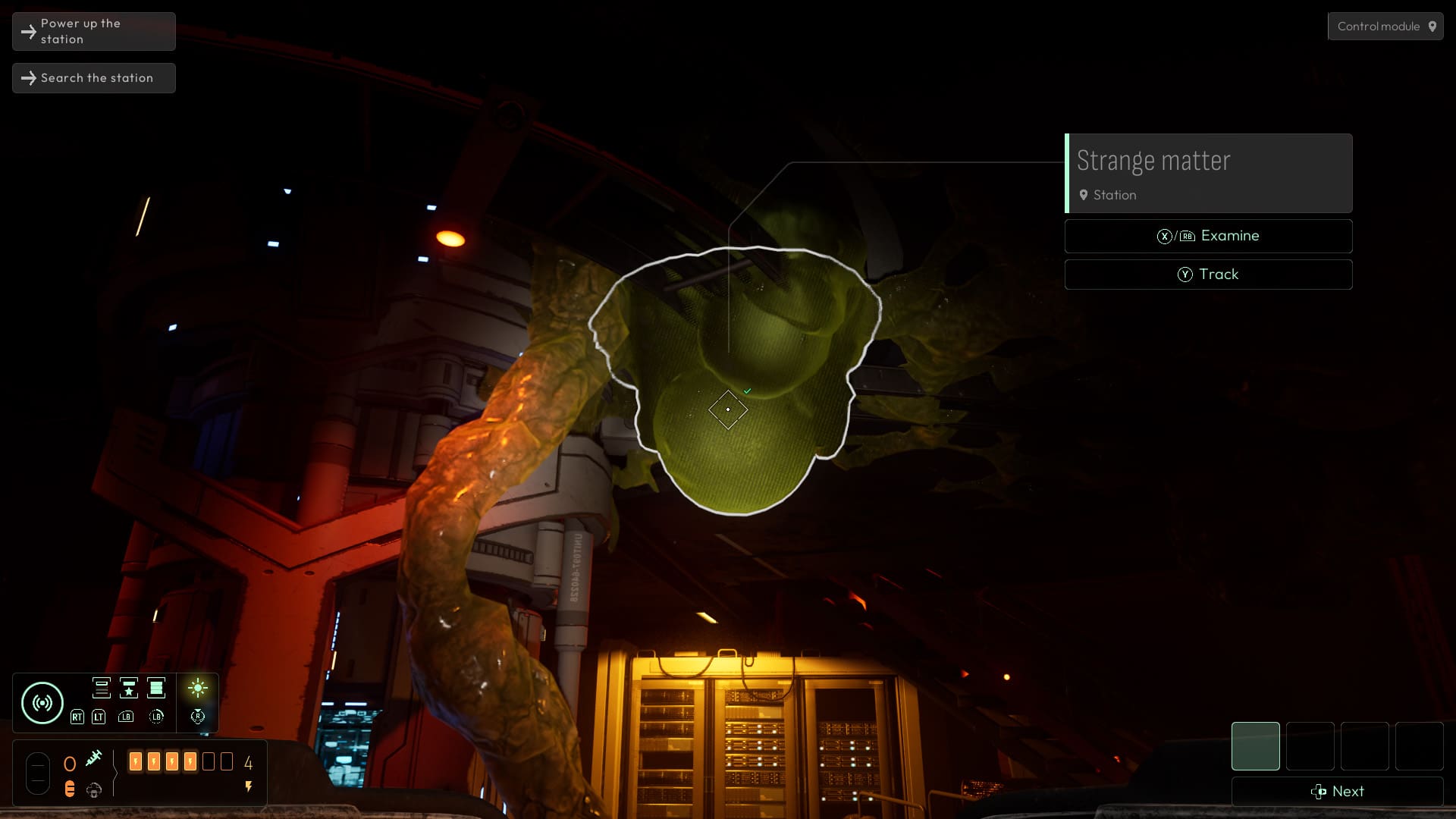Click the lightning bolt charge icon
Screen dimensions: 1456x819
[x=248, y=788]
